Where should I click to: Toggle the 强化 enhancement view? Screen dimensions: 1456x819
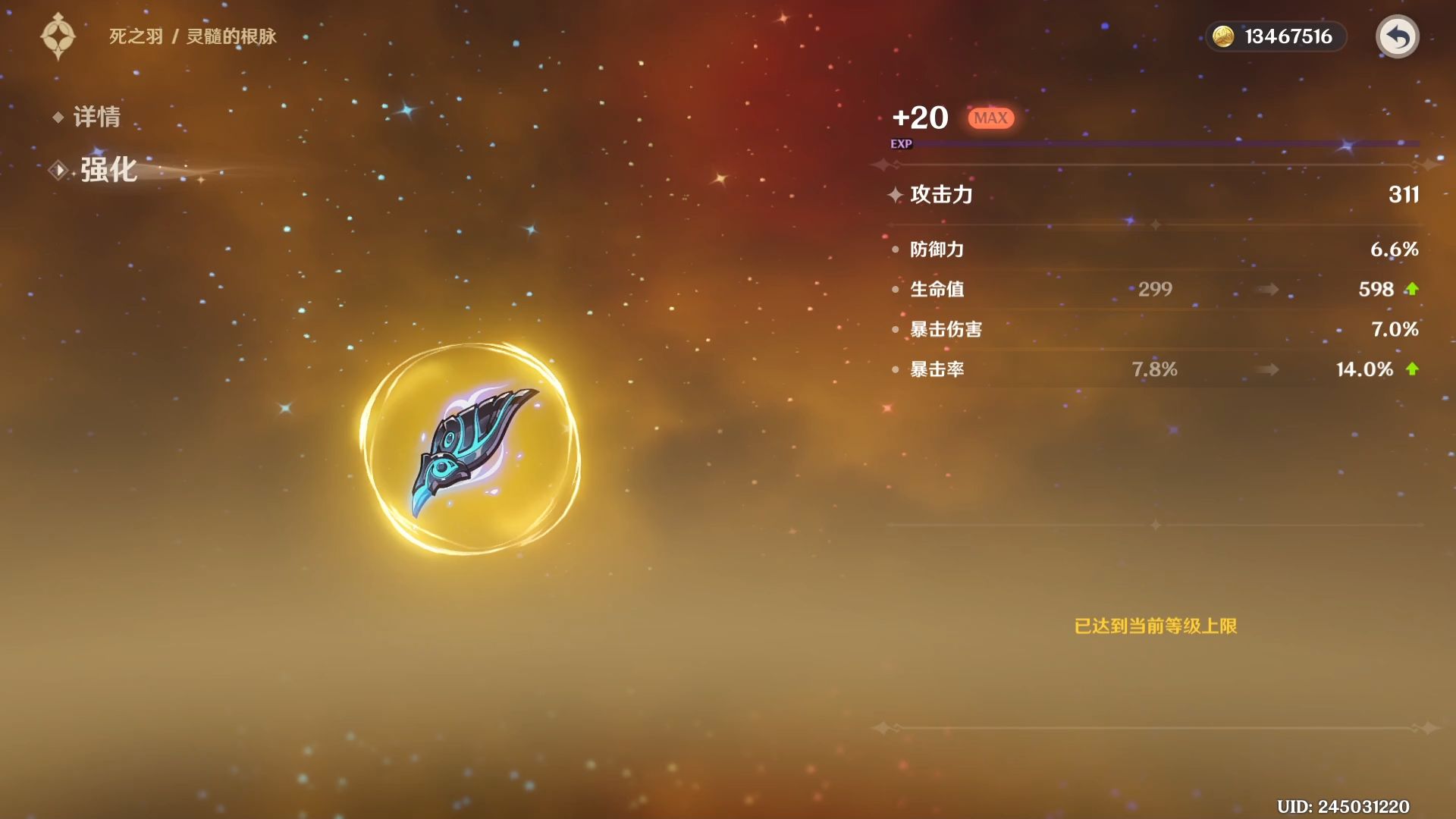click(106, 170)
